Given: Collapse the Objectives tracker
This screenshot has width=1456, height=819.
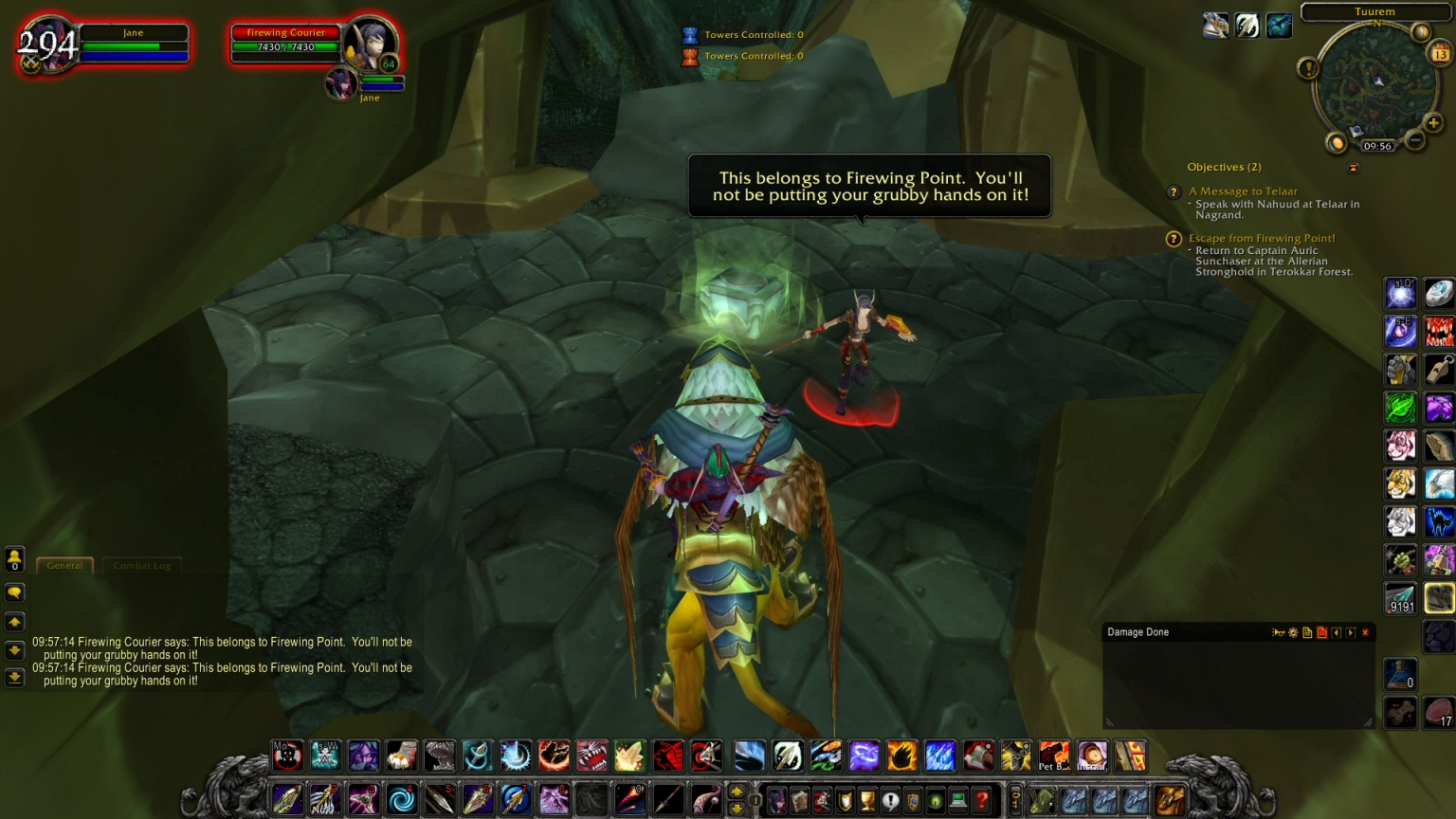Looking at the screenshot, I should point(1354,168).
